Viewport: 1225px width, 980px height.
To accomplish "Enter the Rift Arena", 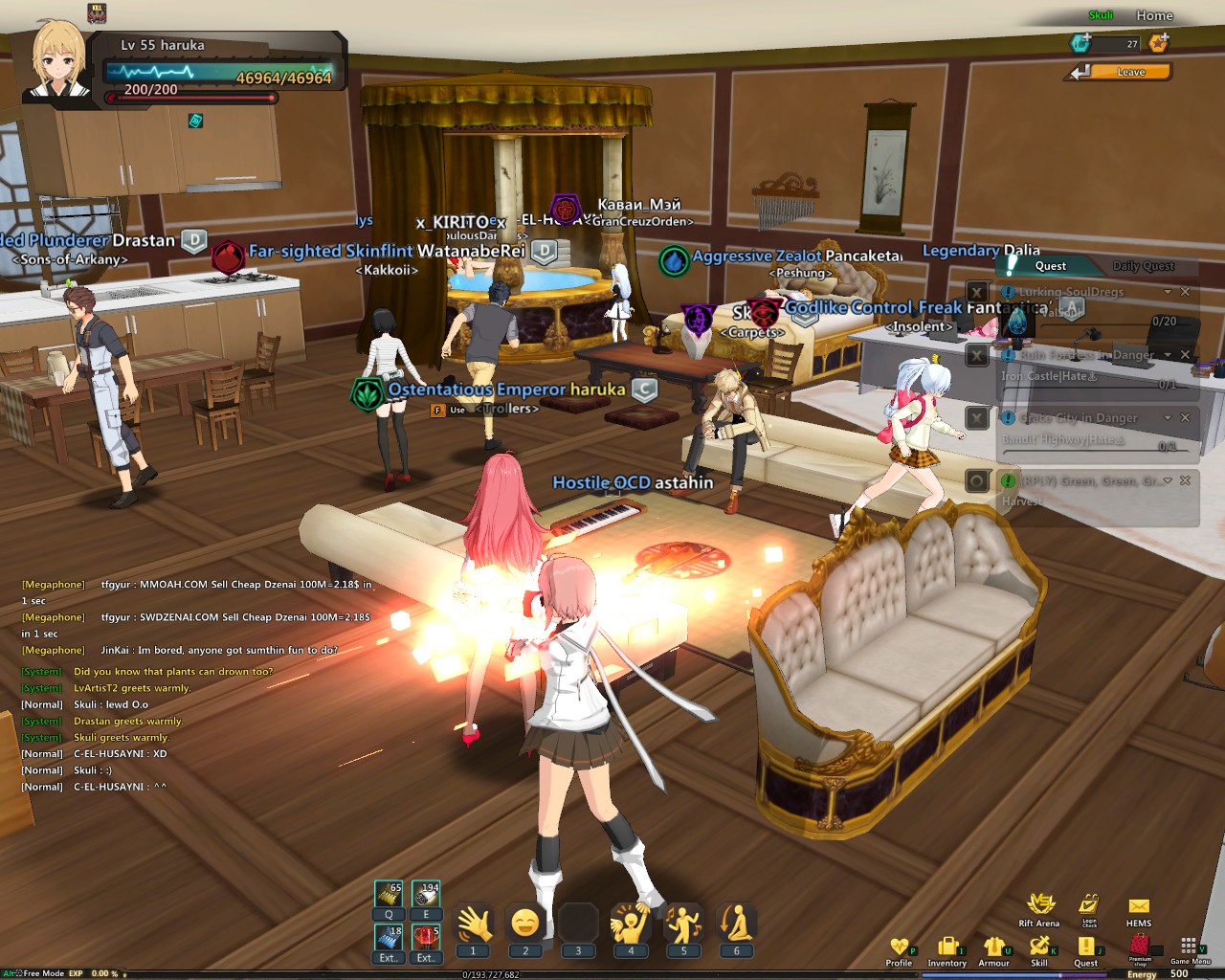I will [1039, 905].
